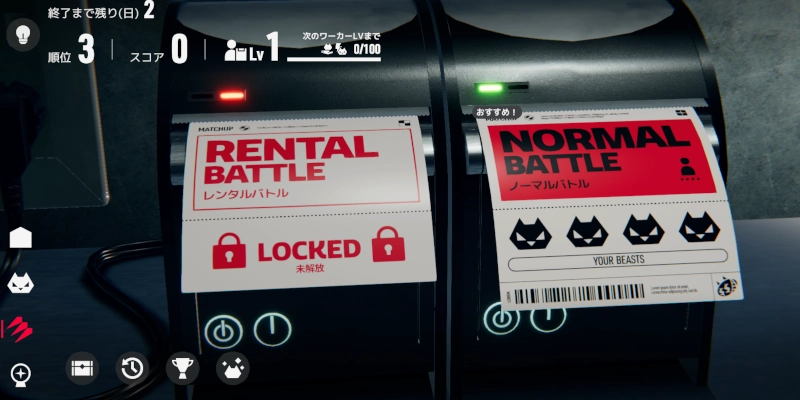The image size is (800, 400).
Task: Click the sparkling crown button
Action: [x=233, y=369]
